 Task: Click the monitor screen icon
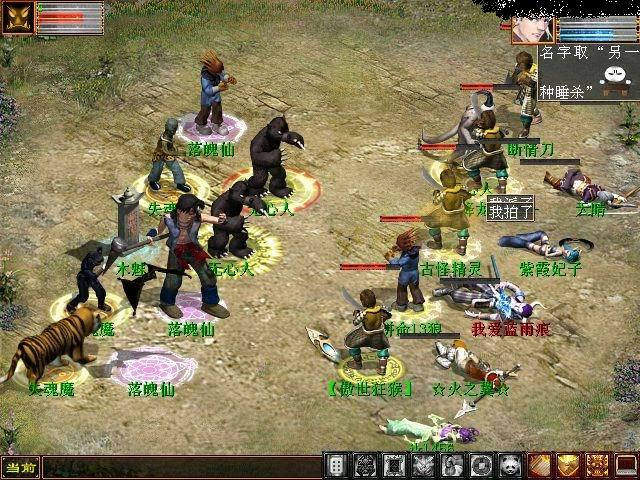click(x=626, y=465)
